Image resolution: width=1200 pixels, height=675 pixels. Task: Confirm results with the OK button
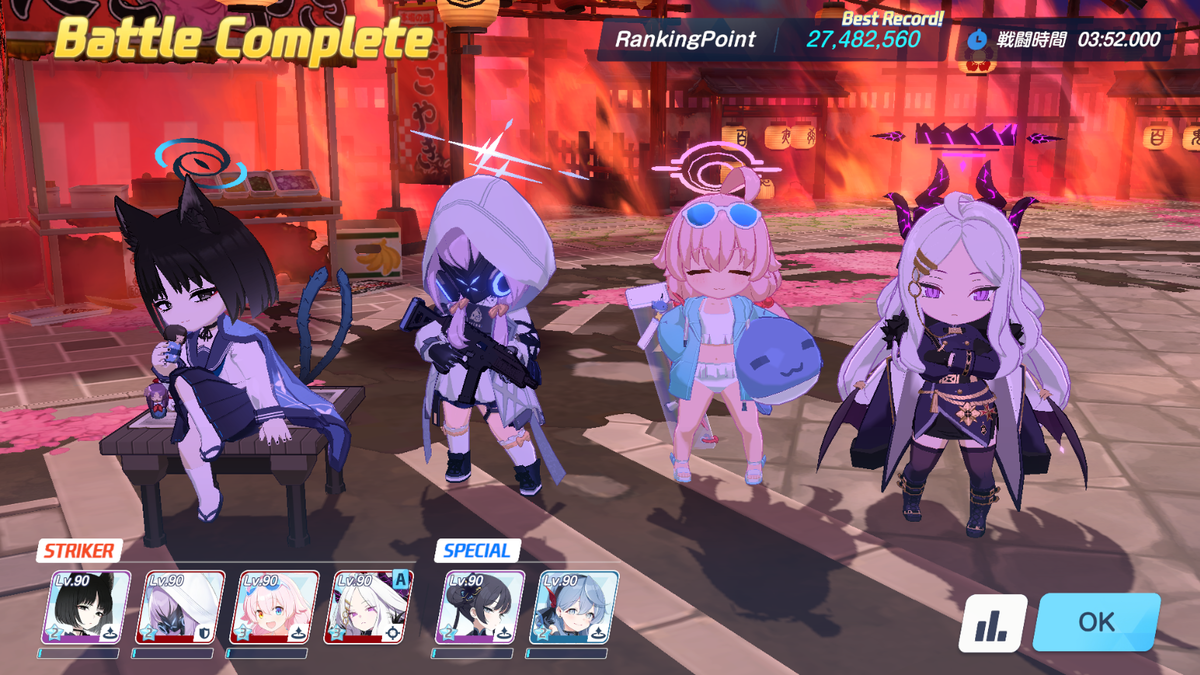[x=1096, y=622]
